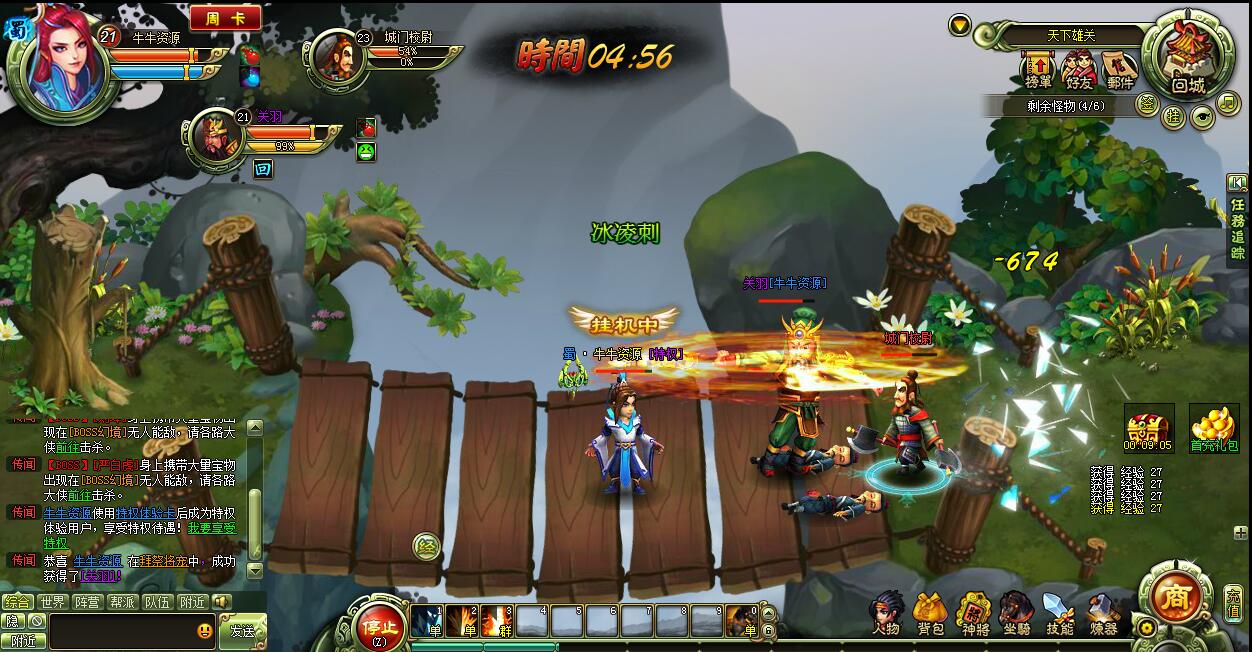Toggle the music note button
The image size is (1252, 652).
[x=1228, y=103]
